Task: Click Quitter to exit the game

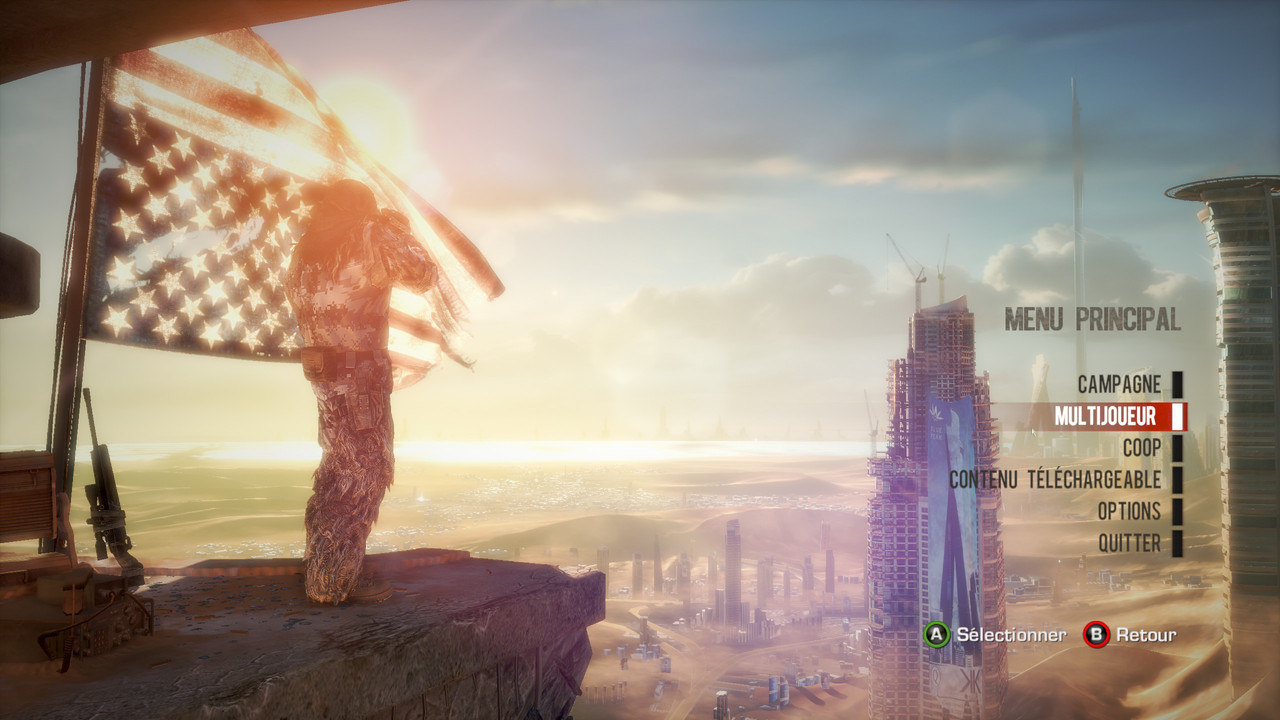Action: (x=1129, y=544)
